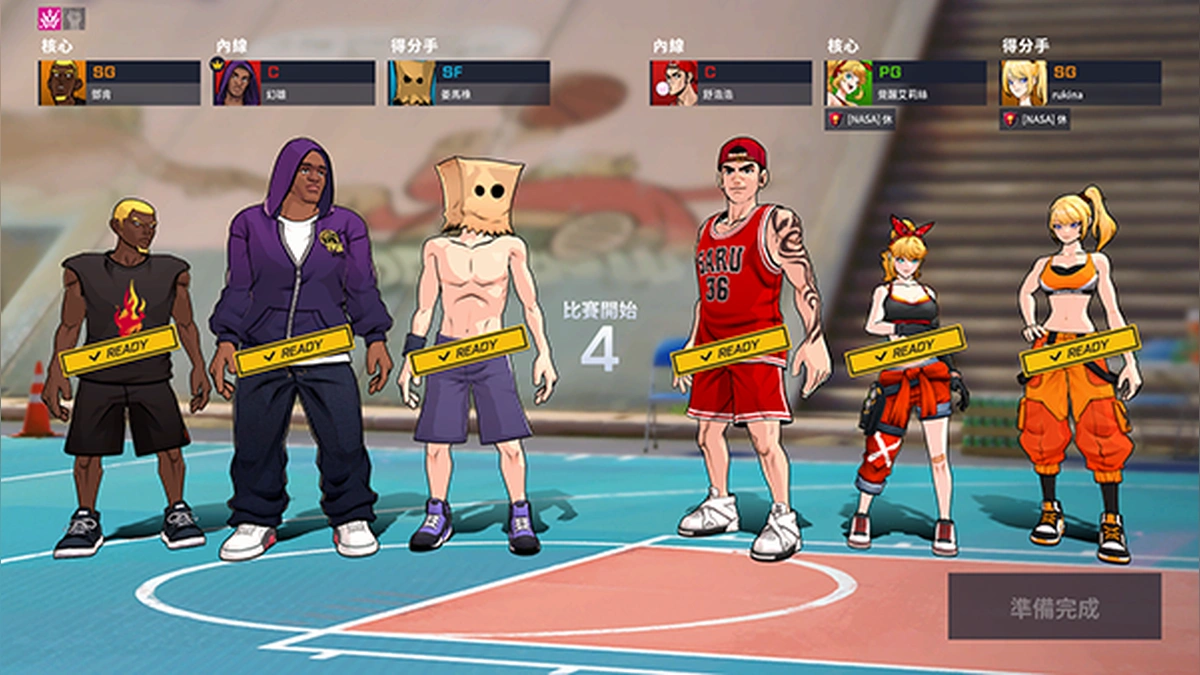Open the purple-hooded C player card
This screenshot has width=1200, height=675.
click(294, 83)
